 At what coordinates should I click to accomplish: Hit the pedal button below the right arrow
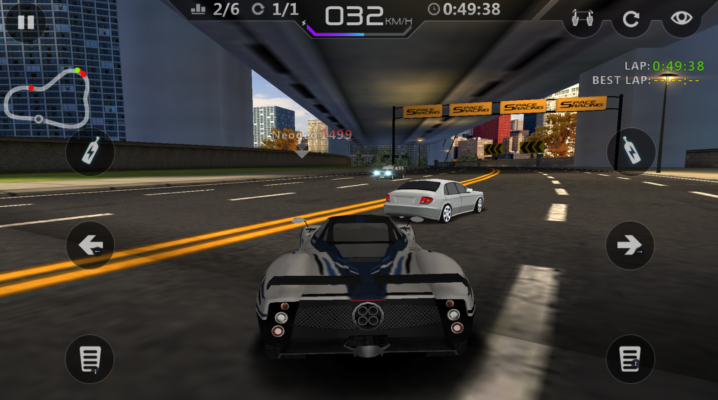[x=630, y=358]
